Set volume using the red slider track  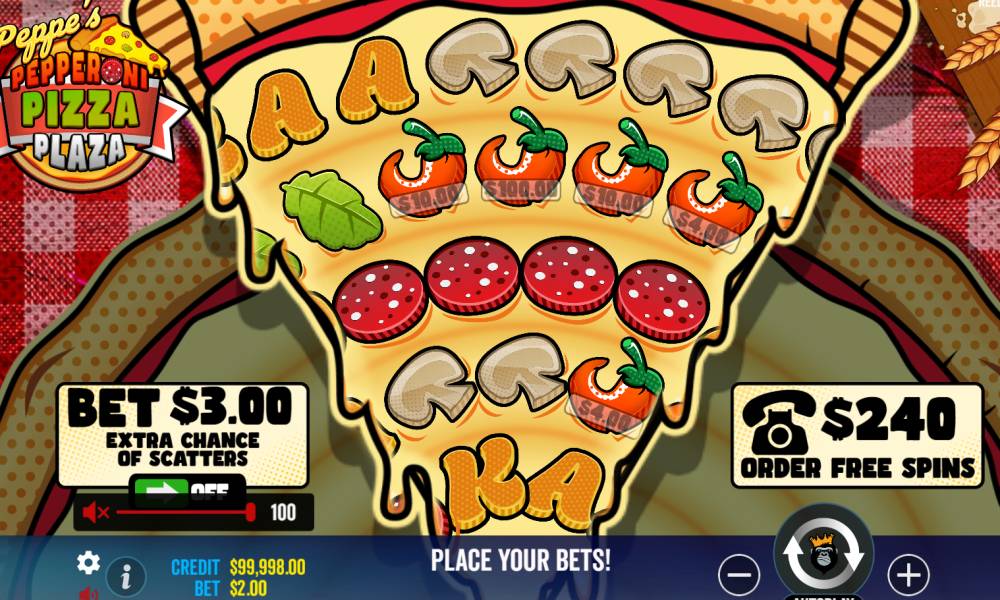180,513
